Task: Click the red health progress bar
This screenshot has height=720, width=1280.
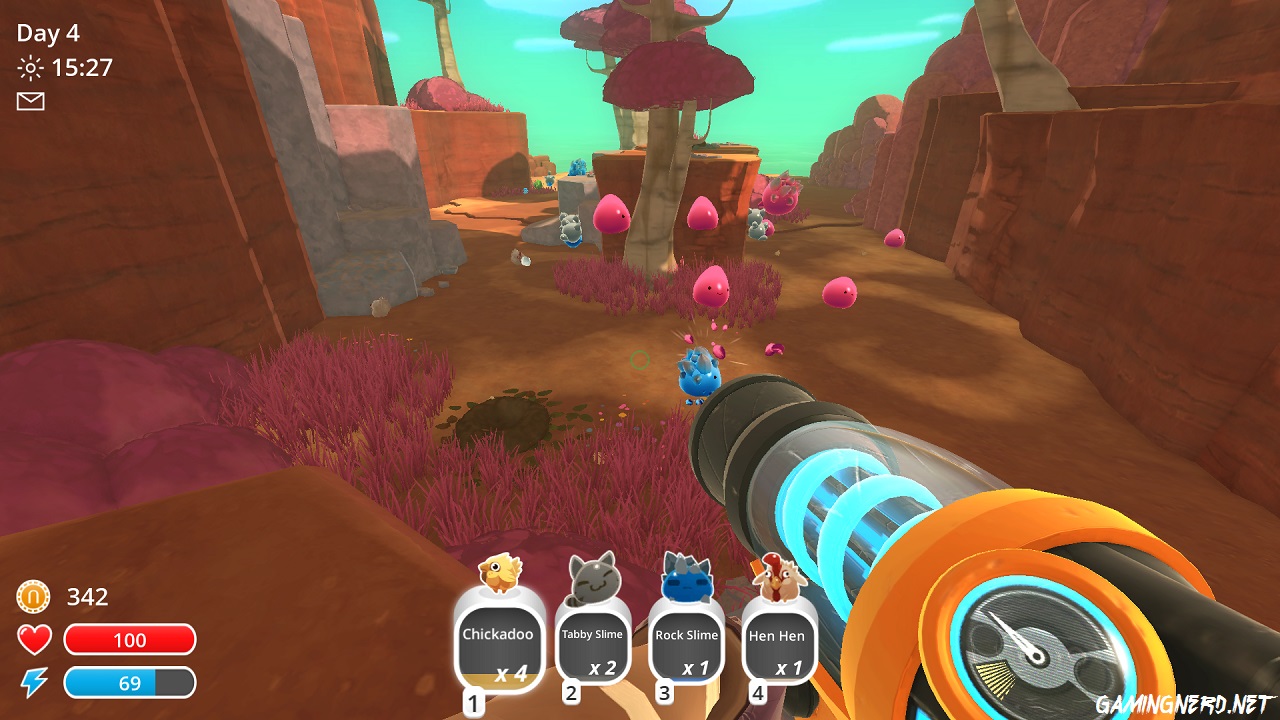Action: (x=131, y=640)
